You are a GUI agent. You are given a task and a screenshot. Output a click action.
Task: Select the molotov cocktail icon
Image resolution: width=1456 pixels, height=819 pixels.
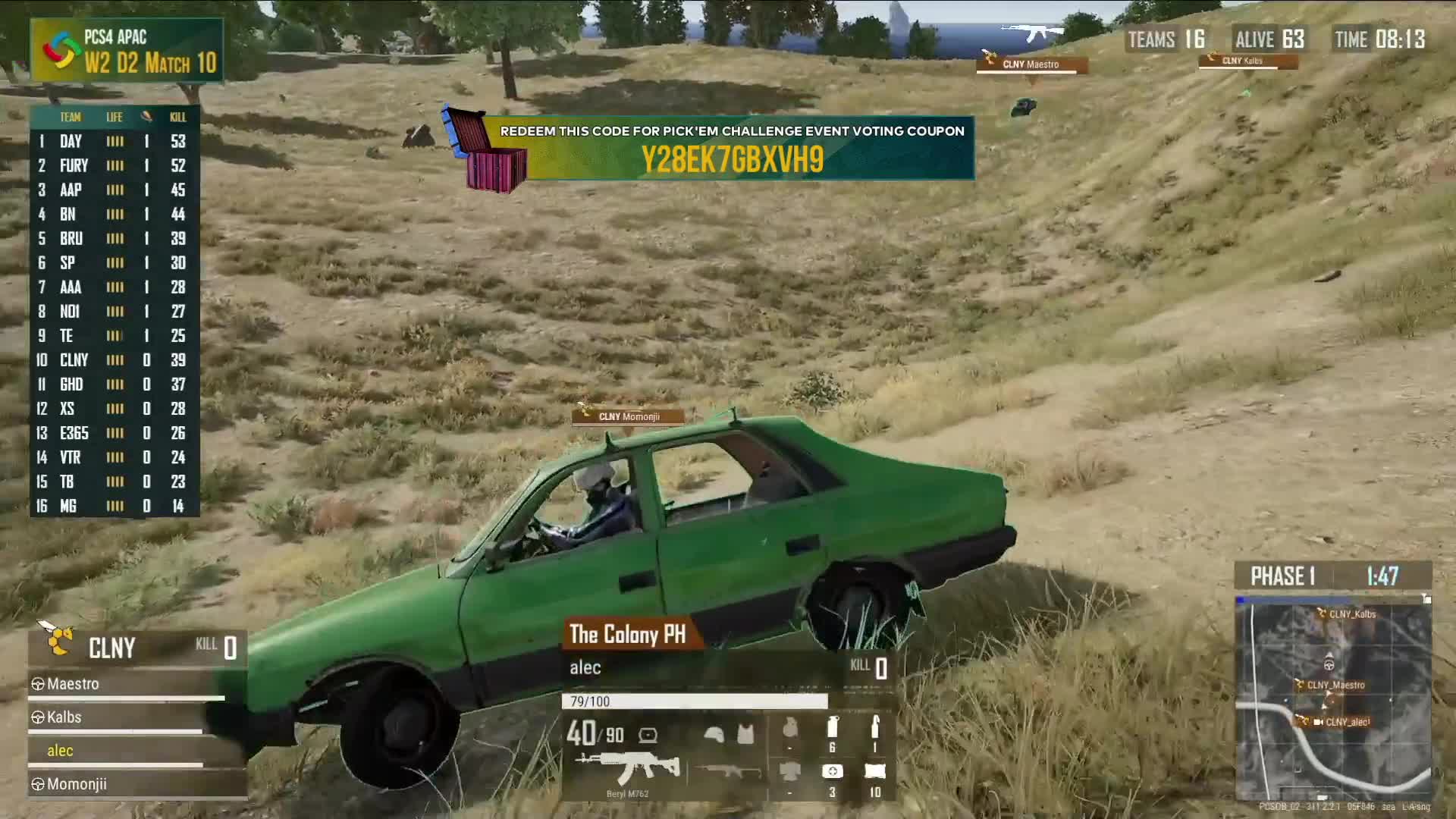point(875,728)
